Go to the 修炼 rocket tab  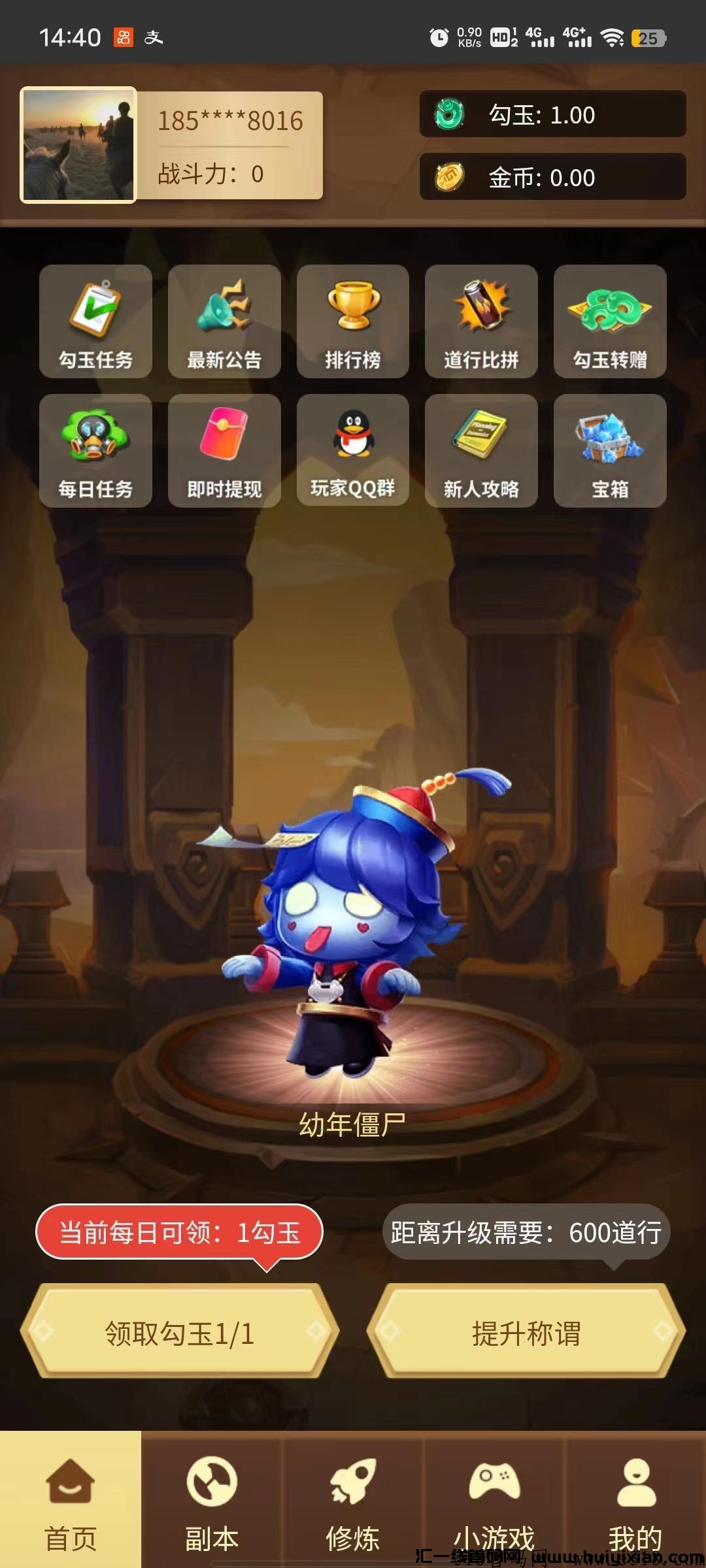(353, 1499)
